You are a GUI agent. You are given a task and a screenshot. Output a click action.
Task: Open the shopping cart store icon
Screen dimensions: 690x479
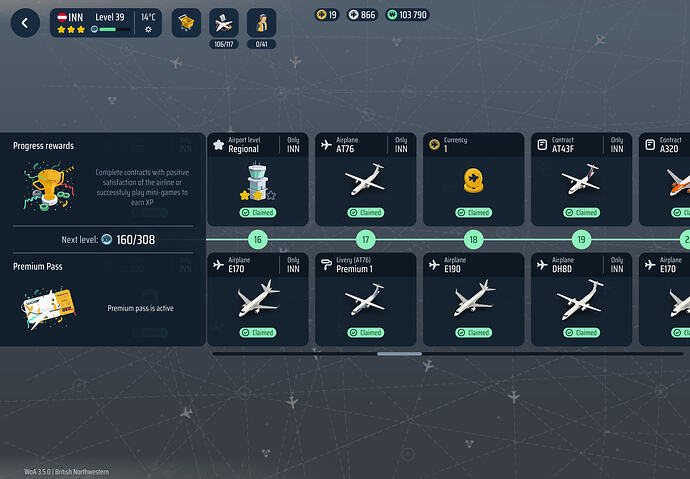[x=186, y=23]
